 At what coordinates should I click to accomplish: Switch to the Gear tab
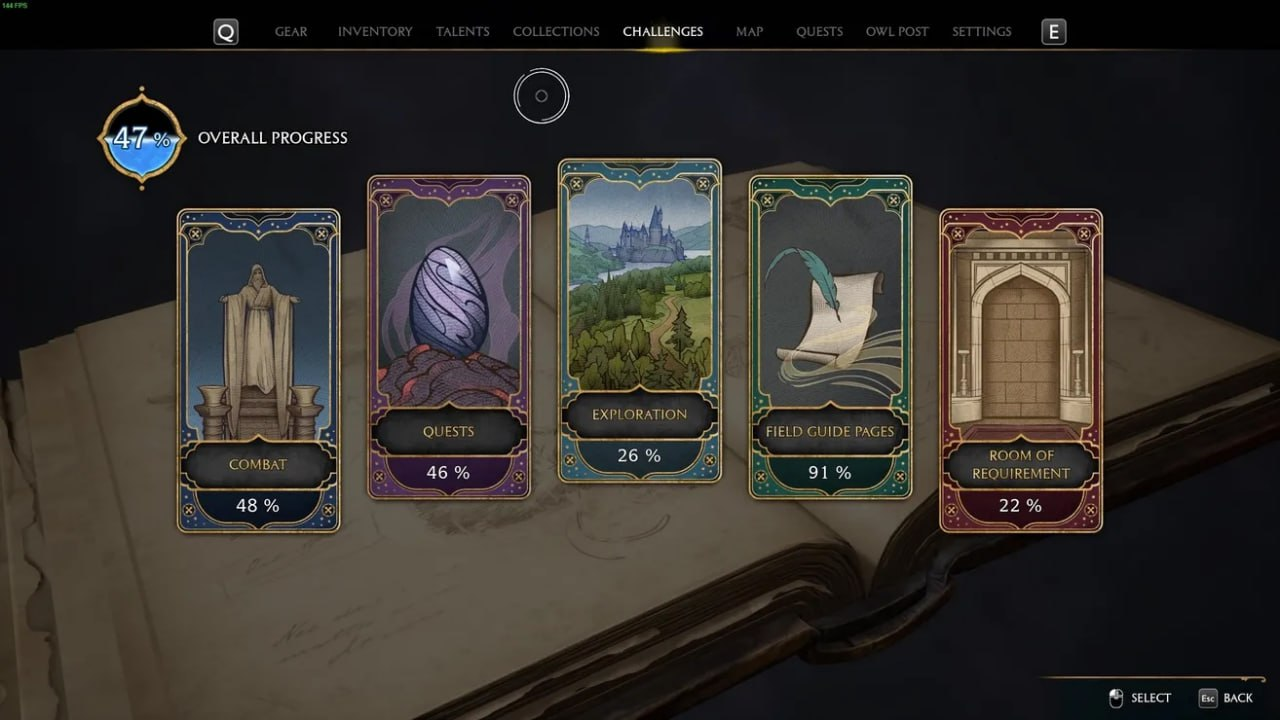[291, 31]
